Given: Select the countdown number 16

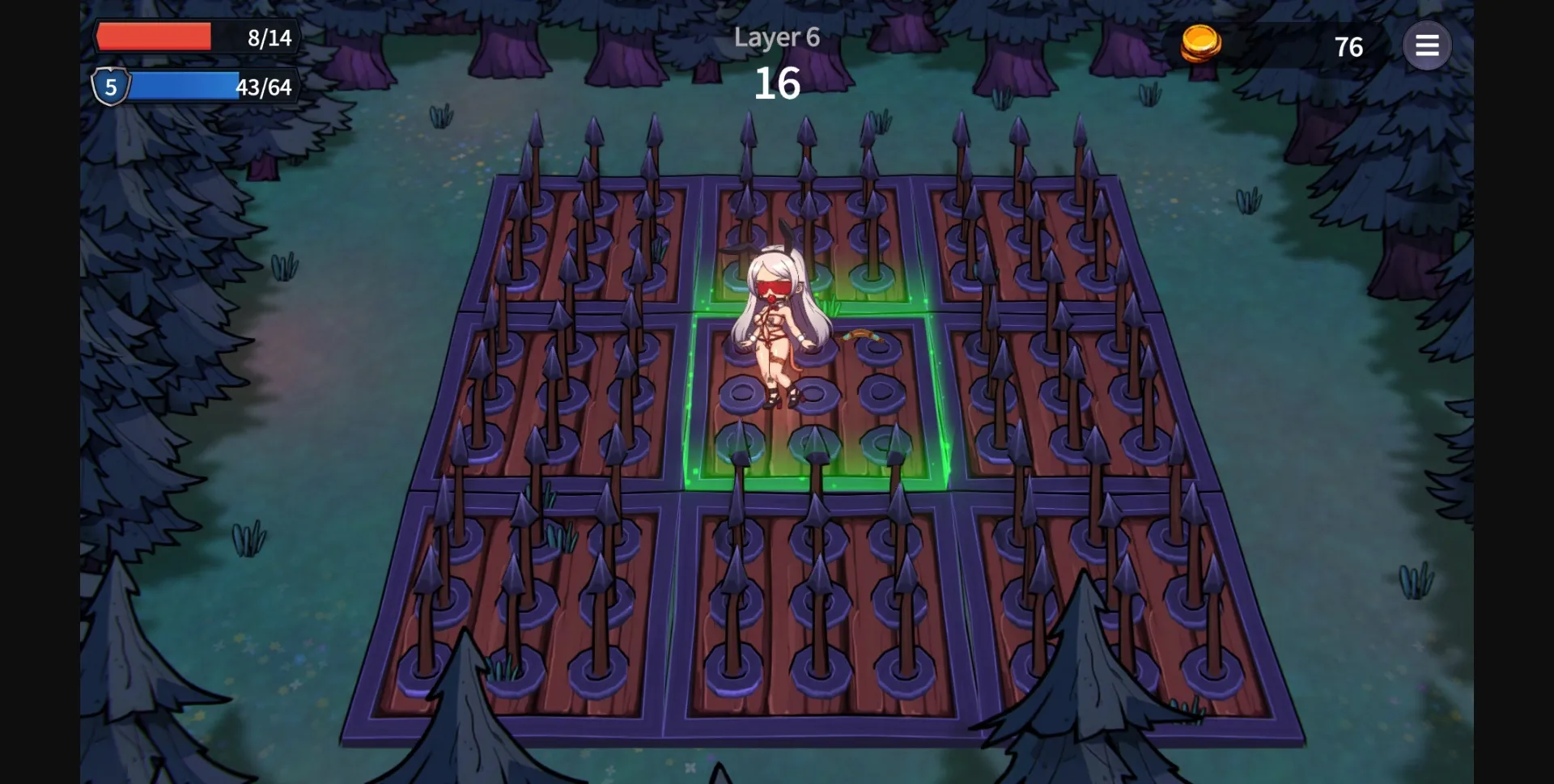Looking at the screenshot, I should 779,83.
